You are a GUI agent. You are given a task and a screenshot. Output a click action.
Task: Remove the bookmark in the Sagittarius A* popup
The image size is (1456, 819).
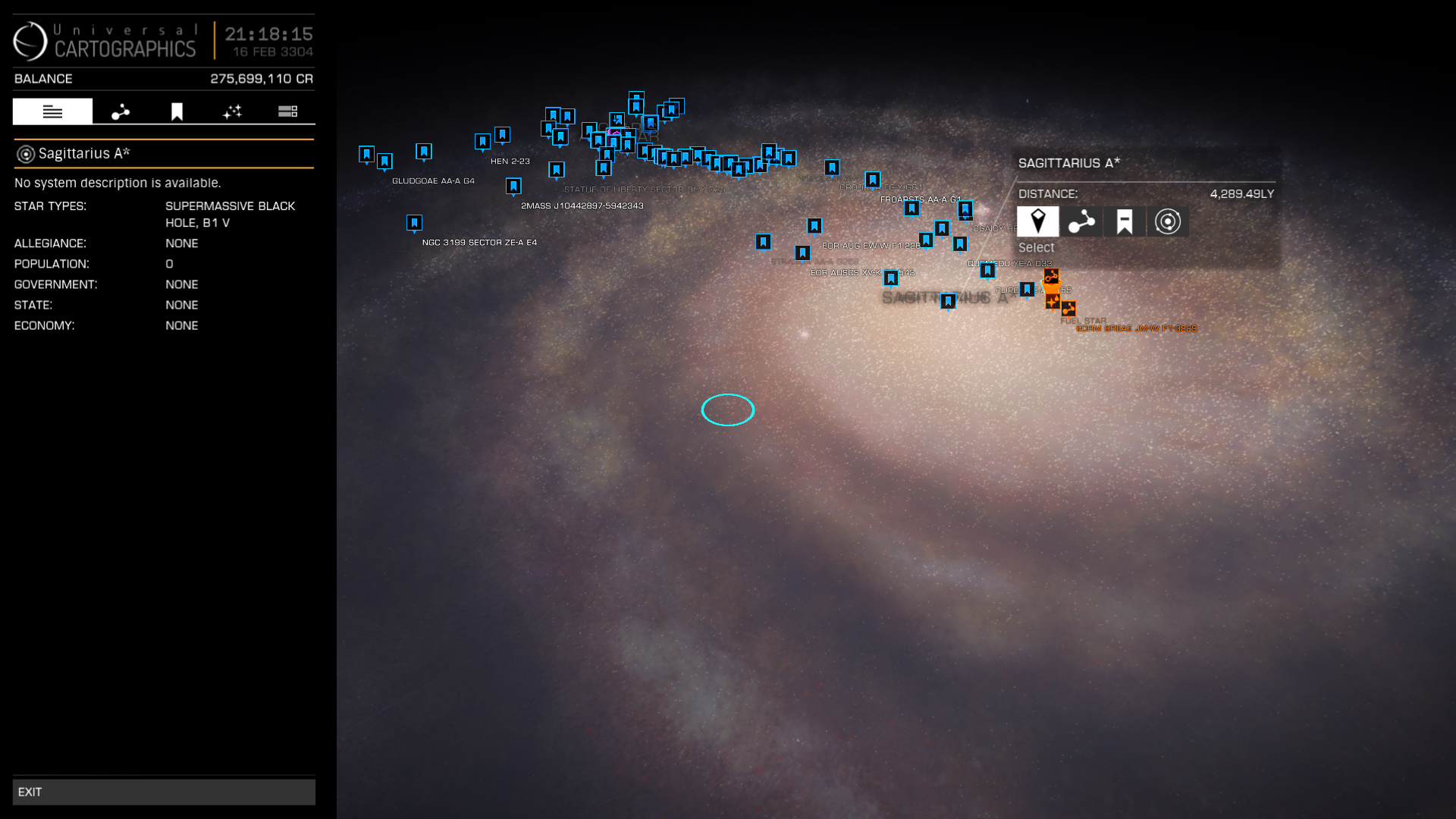(1124, 221)
